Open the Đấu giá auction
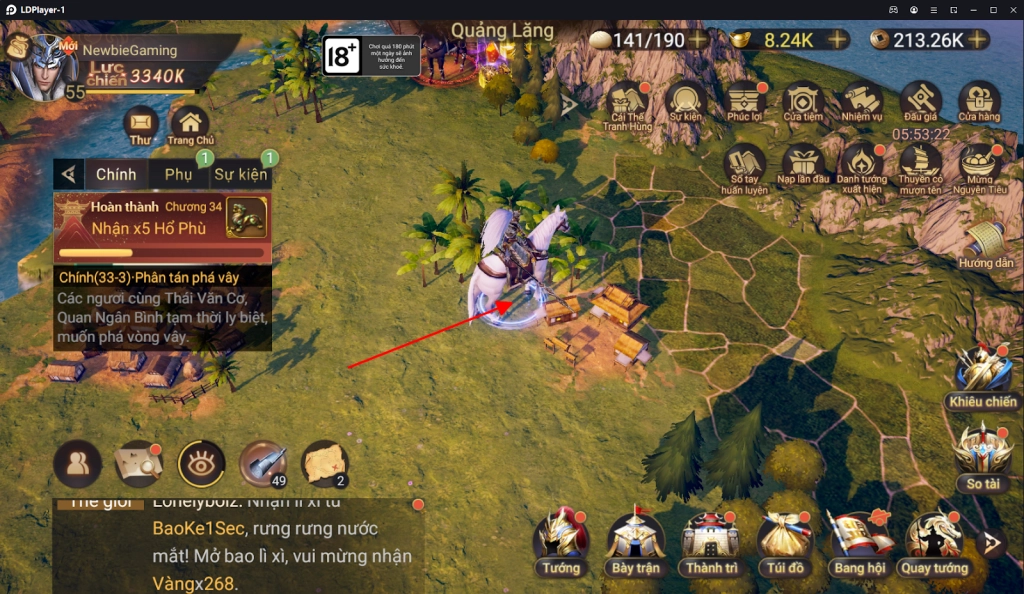This screenshot has width=1024, height=594. click(920, 101)
